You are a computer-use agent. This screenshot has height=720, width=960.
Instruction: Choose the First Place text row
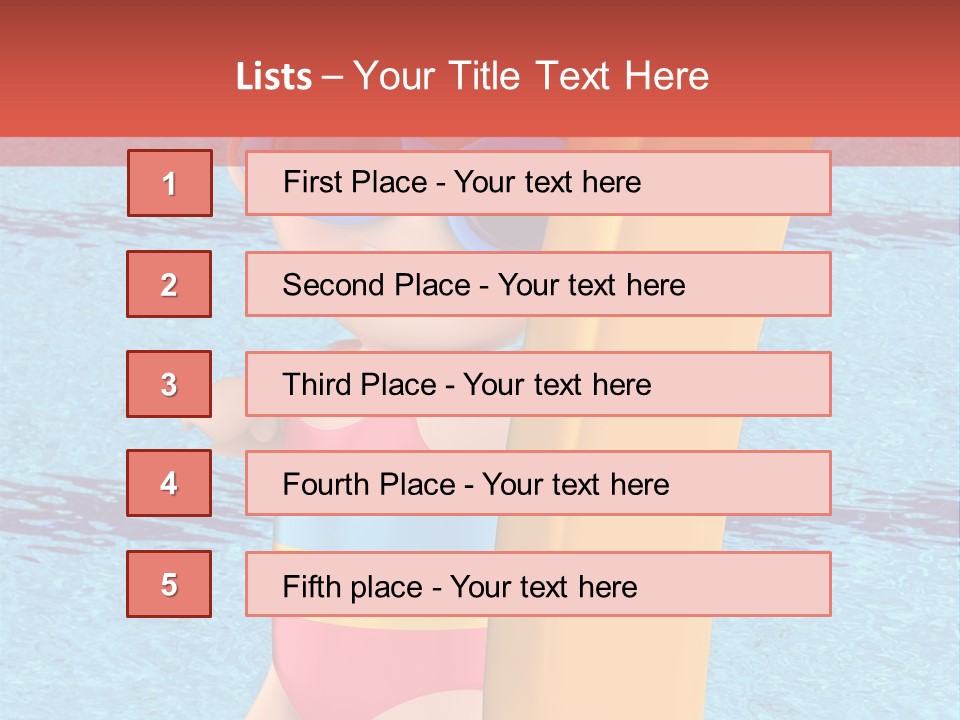click(x=538, y=183)
